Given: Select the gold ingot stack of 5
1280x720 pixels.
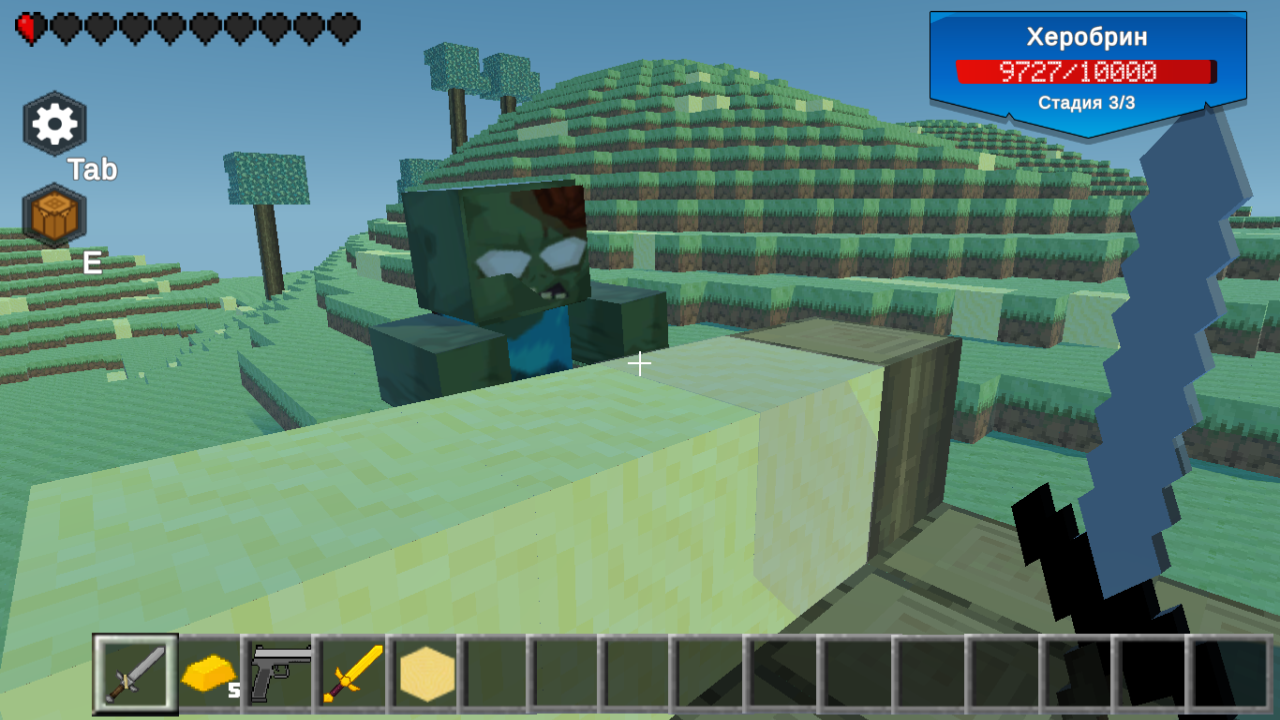Looking at the screenshot, I should pyautogui.click(x=205, y=672).
